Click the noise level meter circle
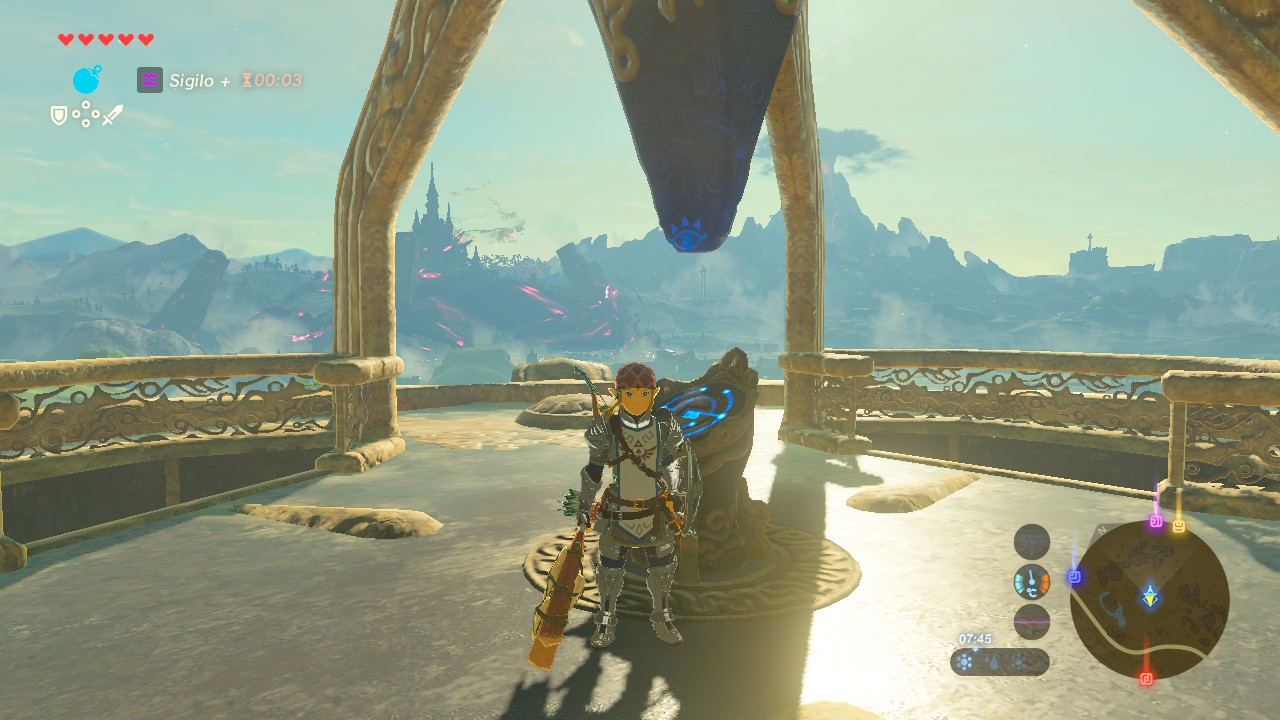Viewport: 1280px width, 720px height. [x=1032, y=621]
